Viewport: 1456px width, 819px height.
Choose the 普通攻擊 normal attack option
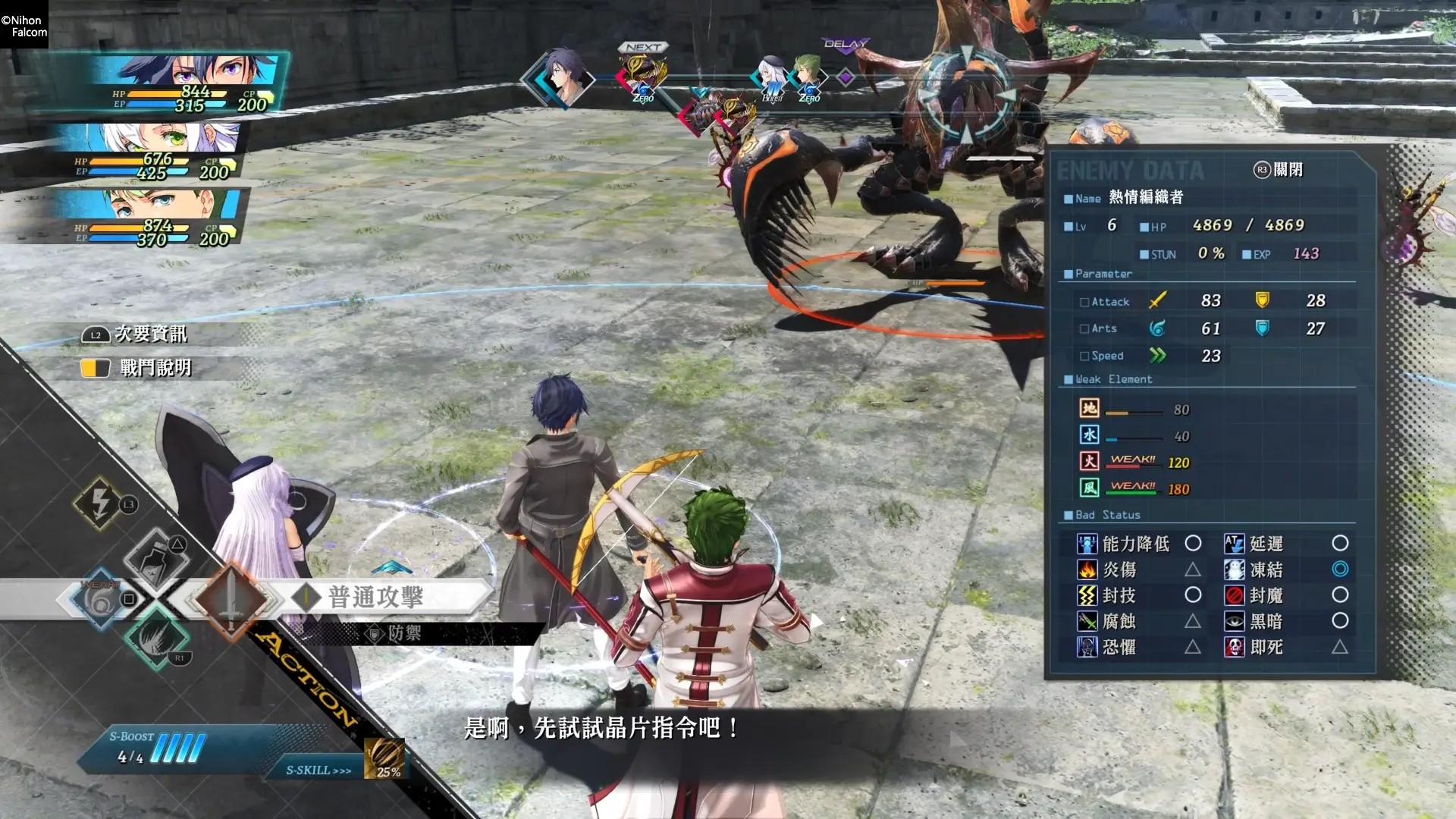click(375, 597)
